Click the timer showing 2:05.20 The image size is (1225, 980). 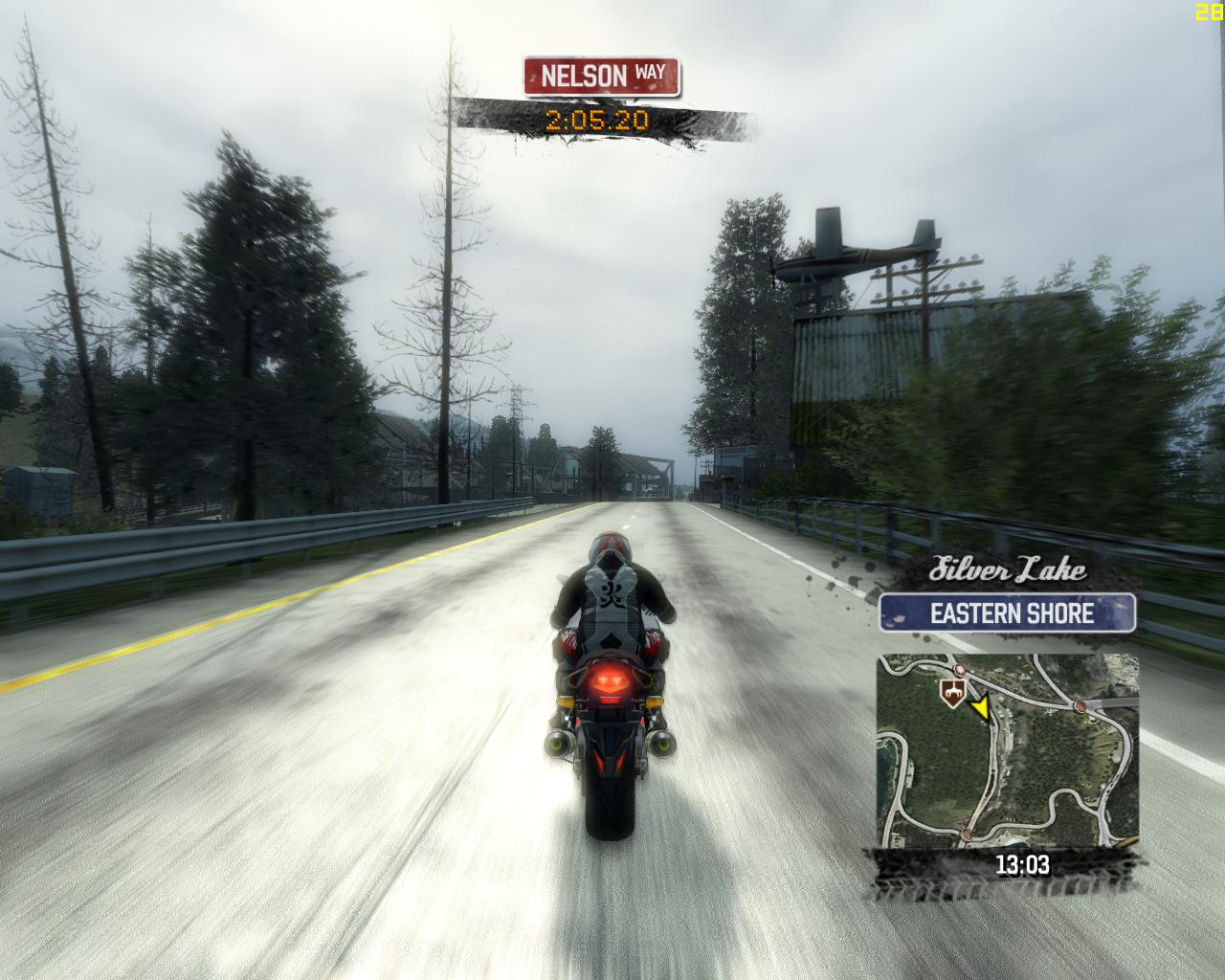pos(598,121)
